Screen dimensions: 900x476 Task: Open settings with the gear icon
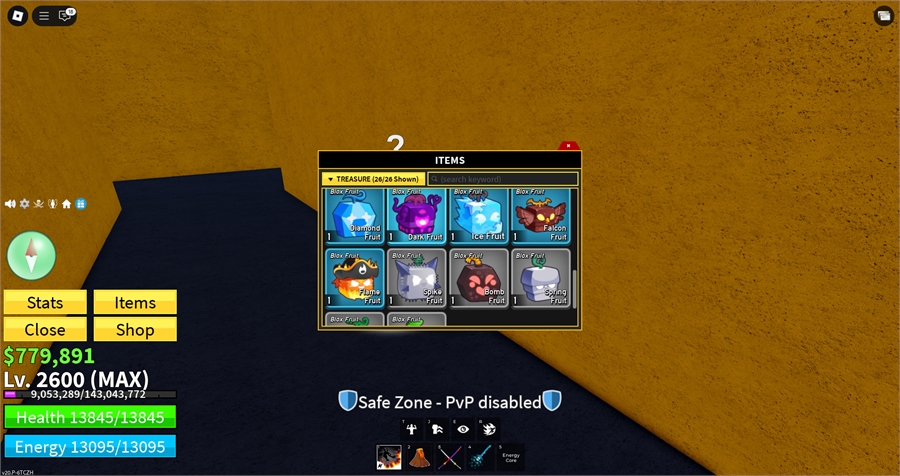click(x=24, y=203)
